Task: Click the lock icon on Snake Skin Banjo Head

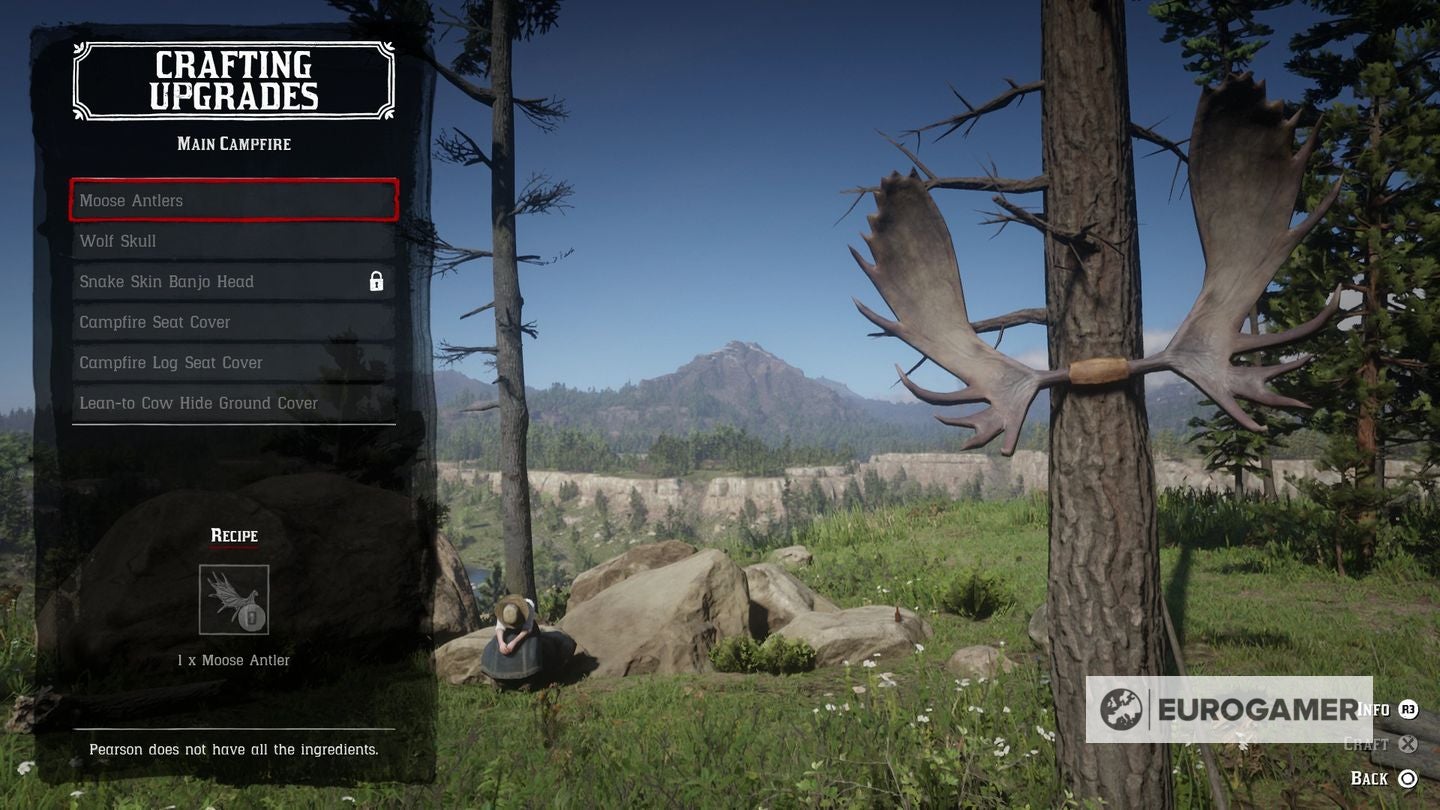Action: tap(377, 281)
